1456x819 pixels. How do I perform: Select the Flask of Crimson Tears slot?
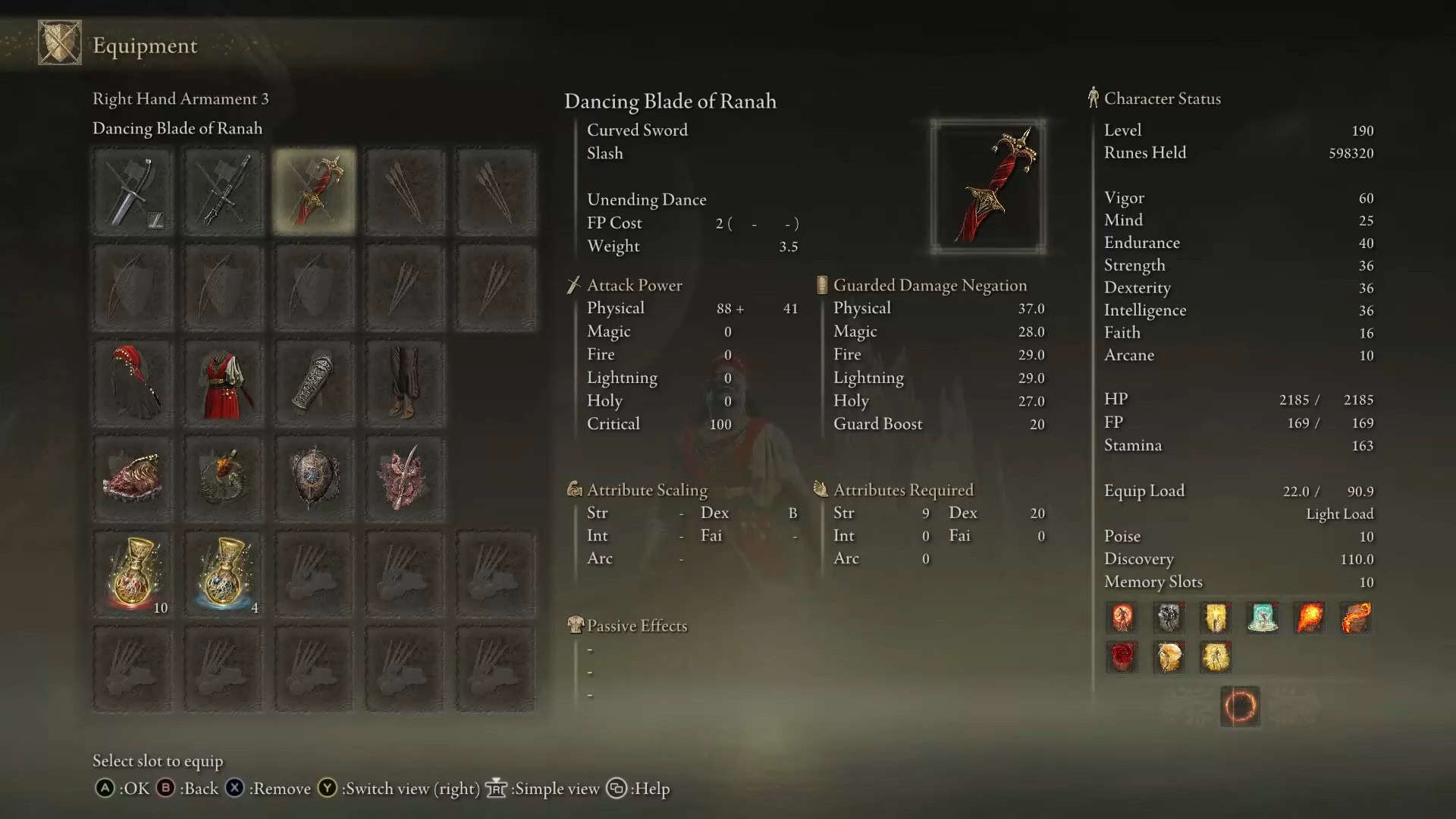pos(133,574)
